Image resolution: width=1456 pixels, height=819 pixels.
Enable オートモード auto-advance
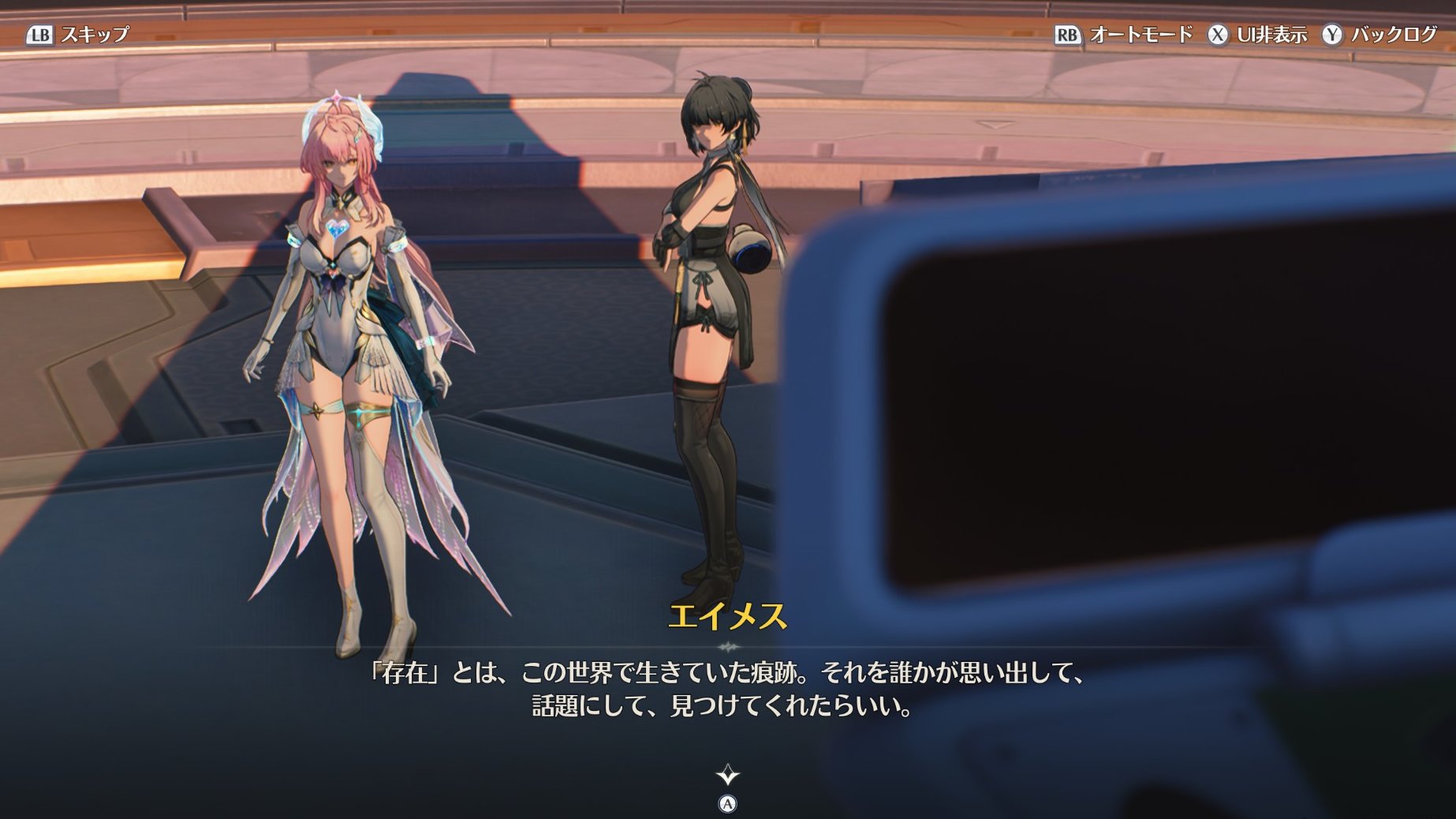click(1124, 35)
